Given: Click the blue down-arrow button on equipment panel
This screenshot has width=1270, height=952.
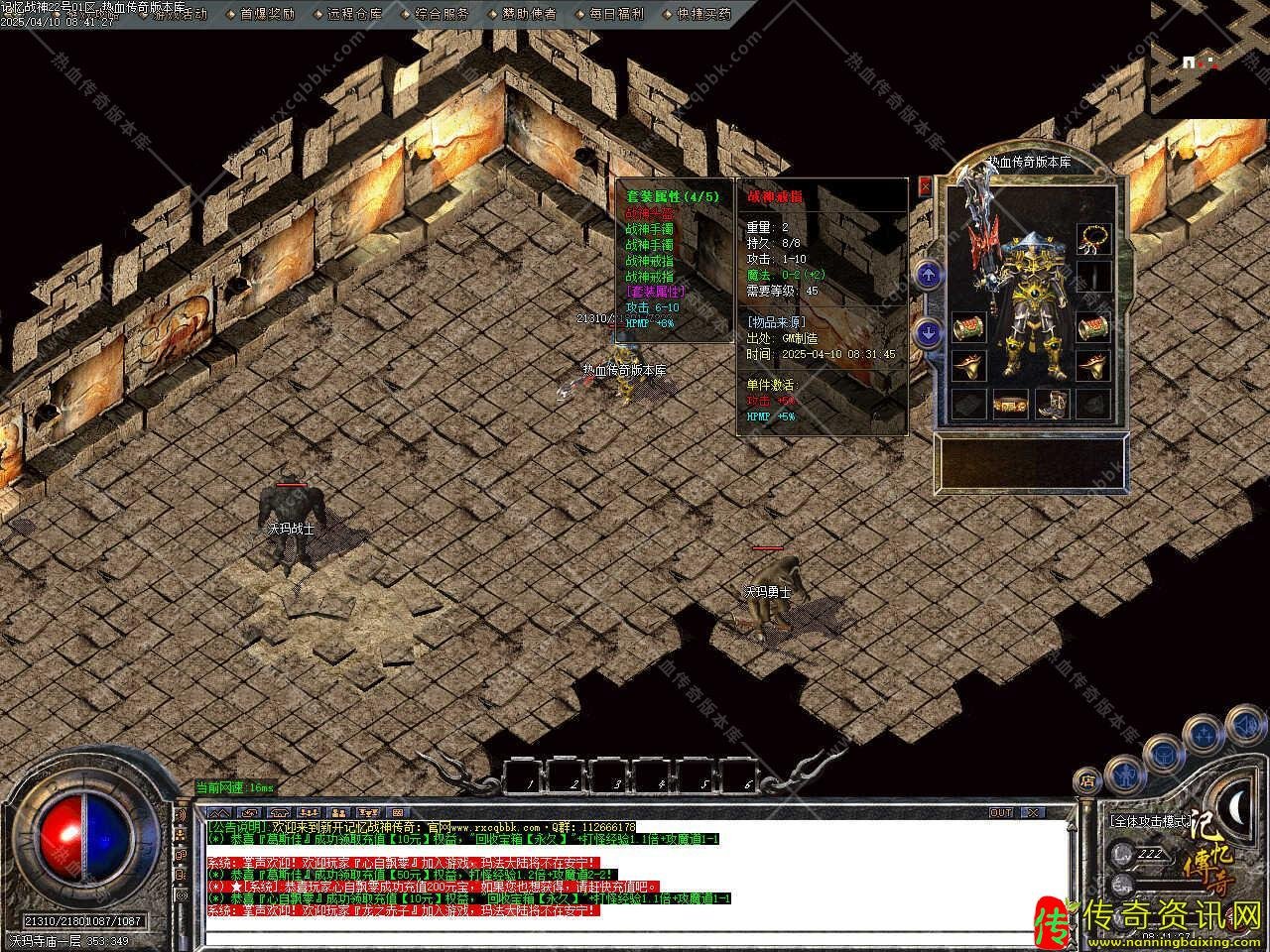Looking at the screenshot, I should click(928, 332).
